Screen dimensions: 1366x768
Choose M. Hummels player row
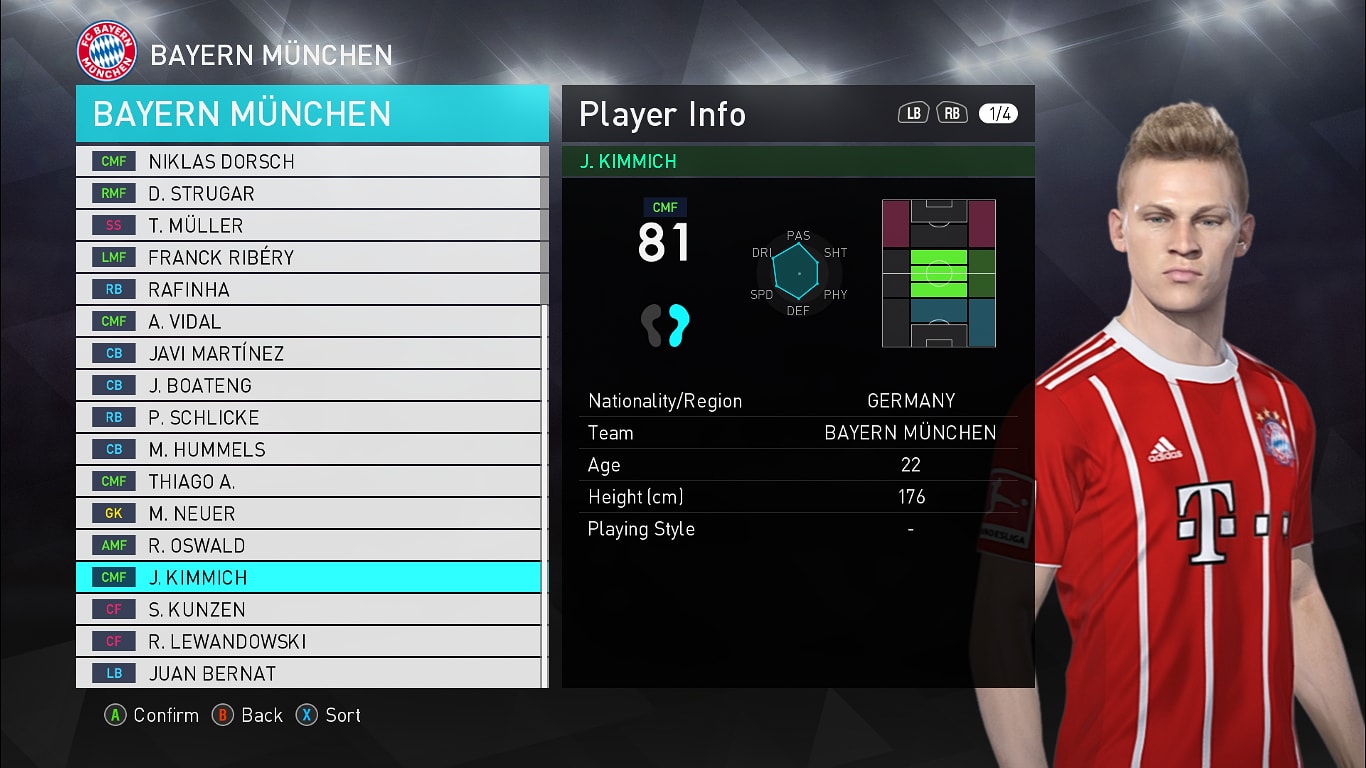(310, 449)
